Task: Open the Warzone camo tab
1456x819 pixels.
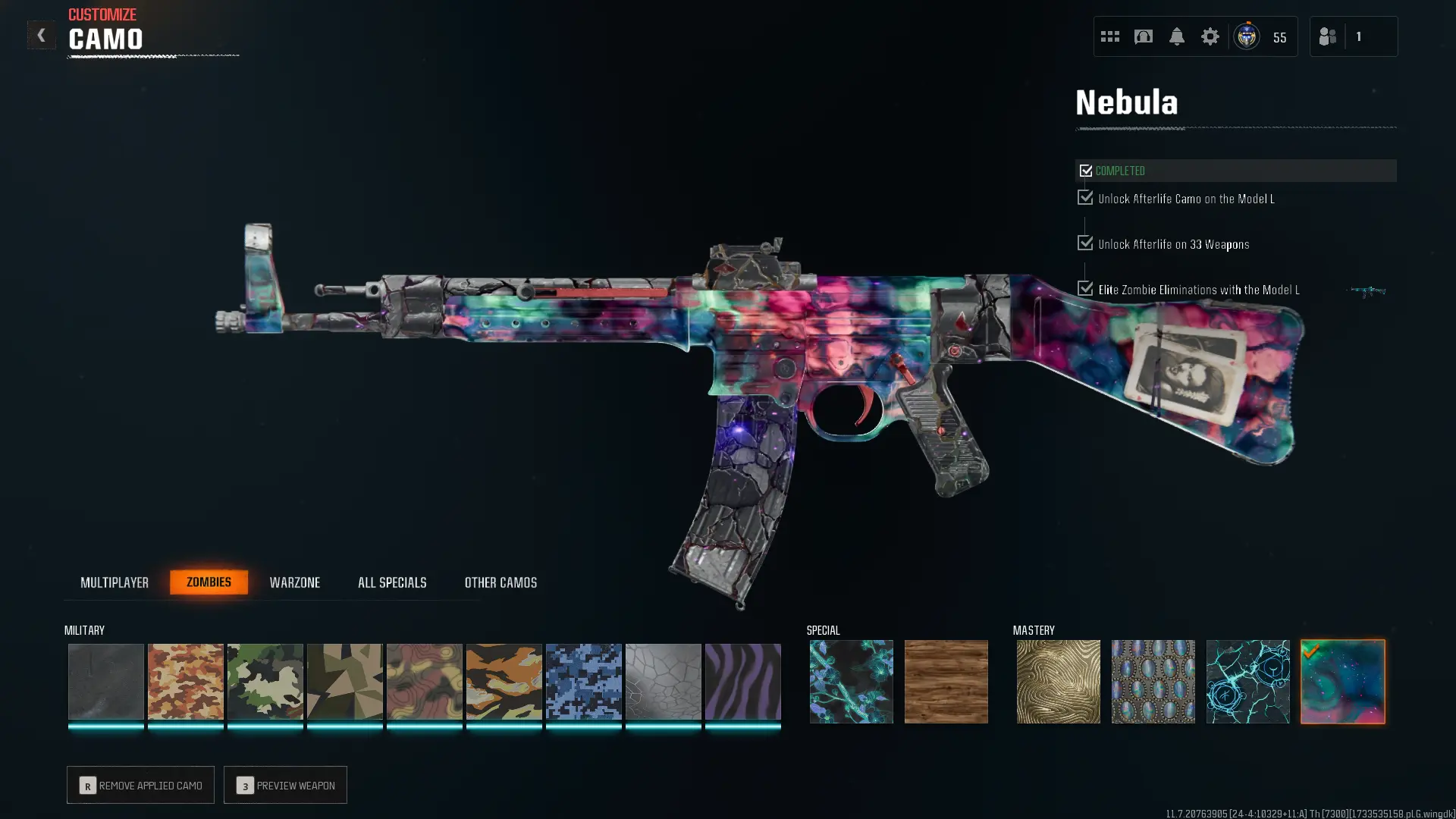Action: tap(295, 582)
